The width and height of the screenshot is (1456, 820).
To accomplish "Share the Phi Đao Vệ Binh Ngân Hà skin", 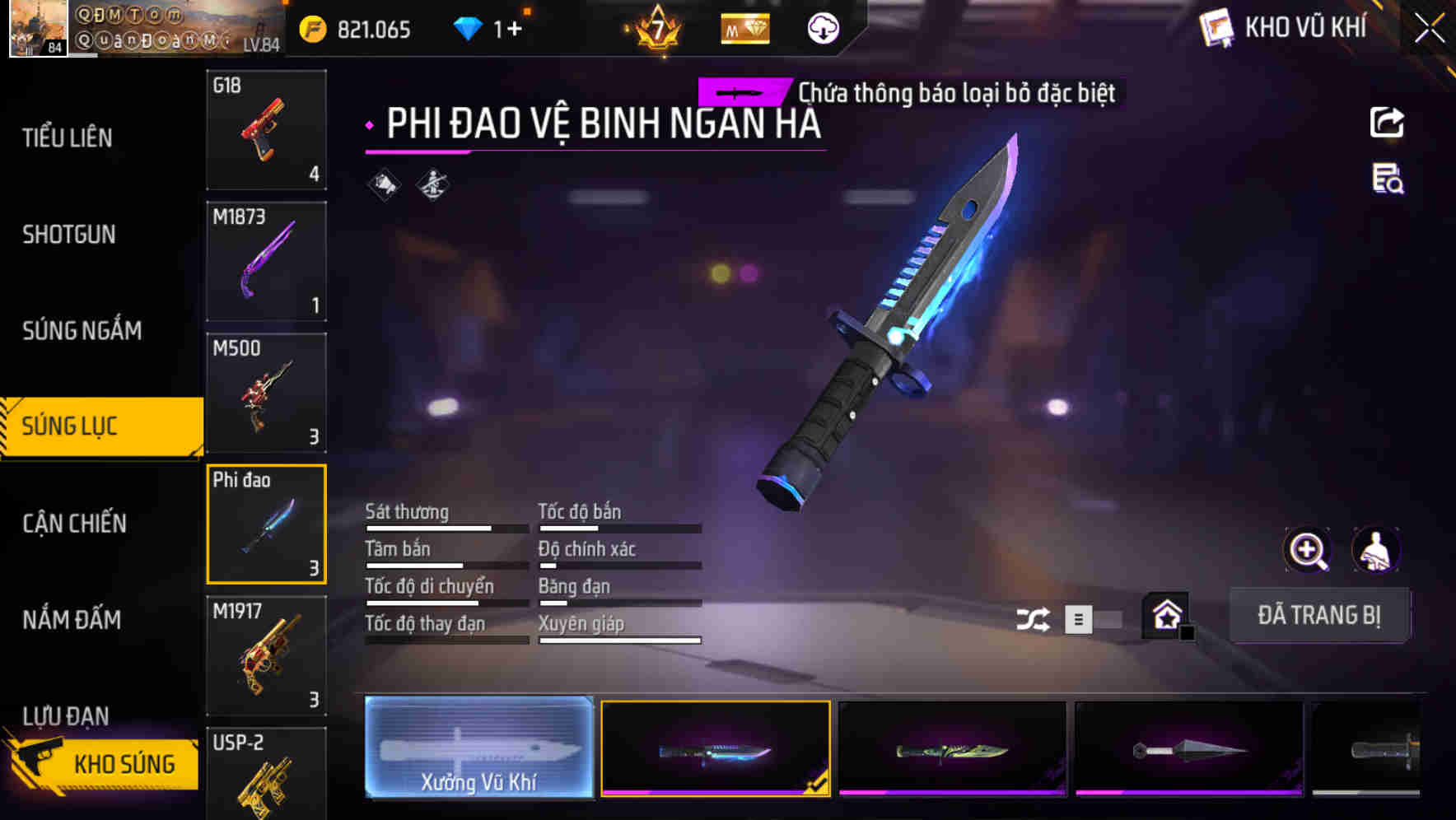I will click(1387, 122).
